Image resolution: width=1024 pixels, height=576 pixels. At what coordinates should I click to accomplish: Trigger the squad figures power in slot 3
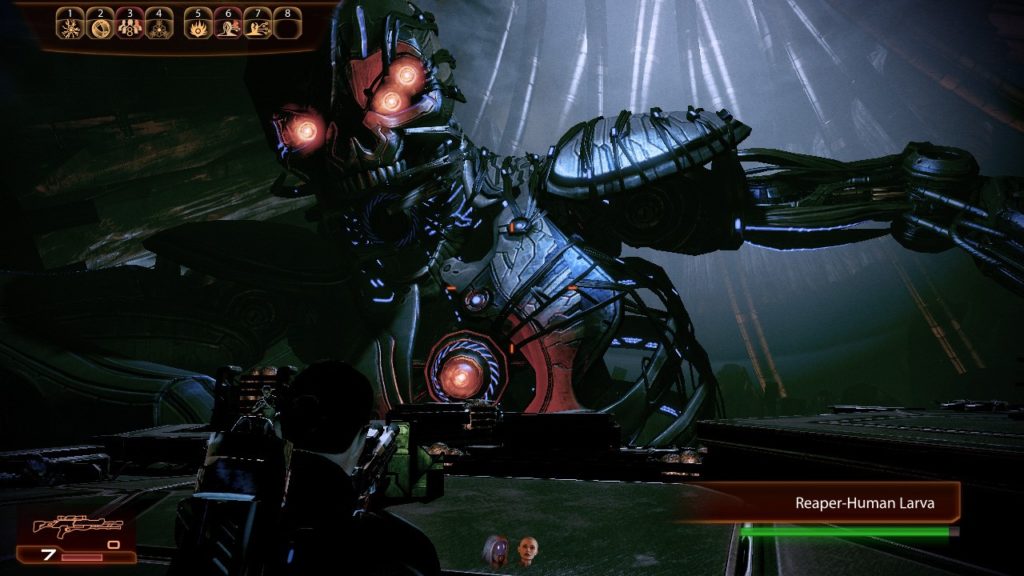pyautogui.click(x=129, y=27)
